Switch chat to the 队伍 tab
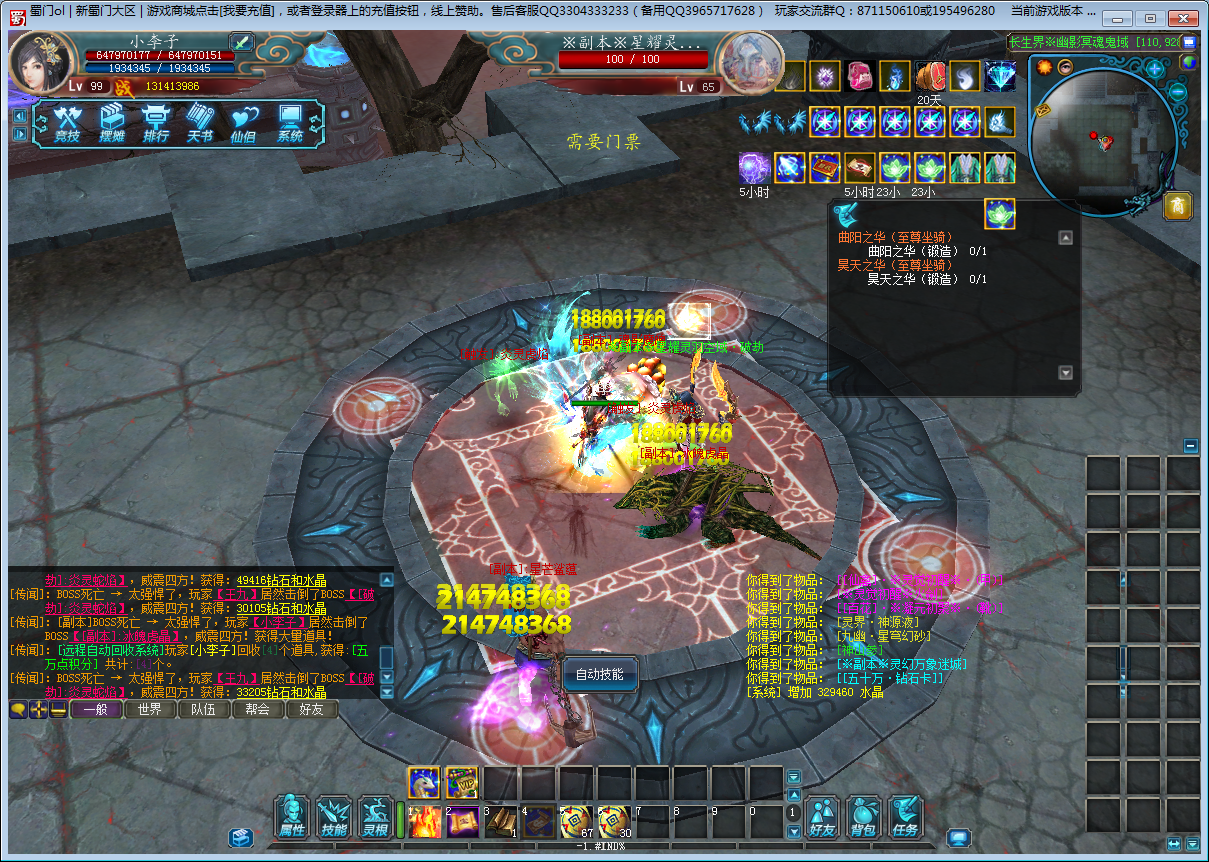This screenshot has width=1209, height=862. 204,710
